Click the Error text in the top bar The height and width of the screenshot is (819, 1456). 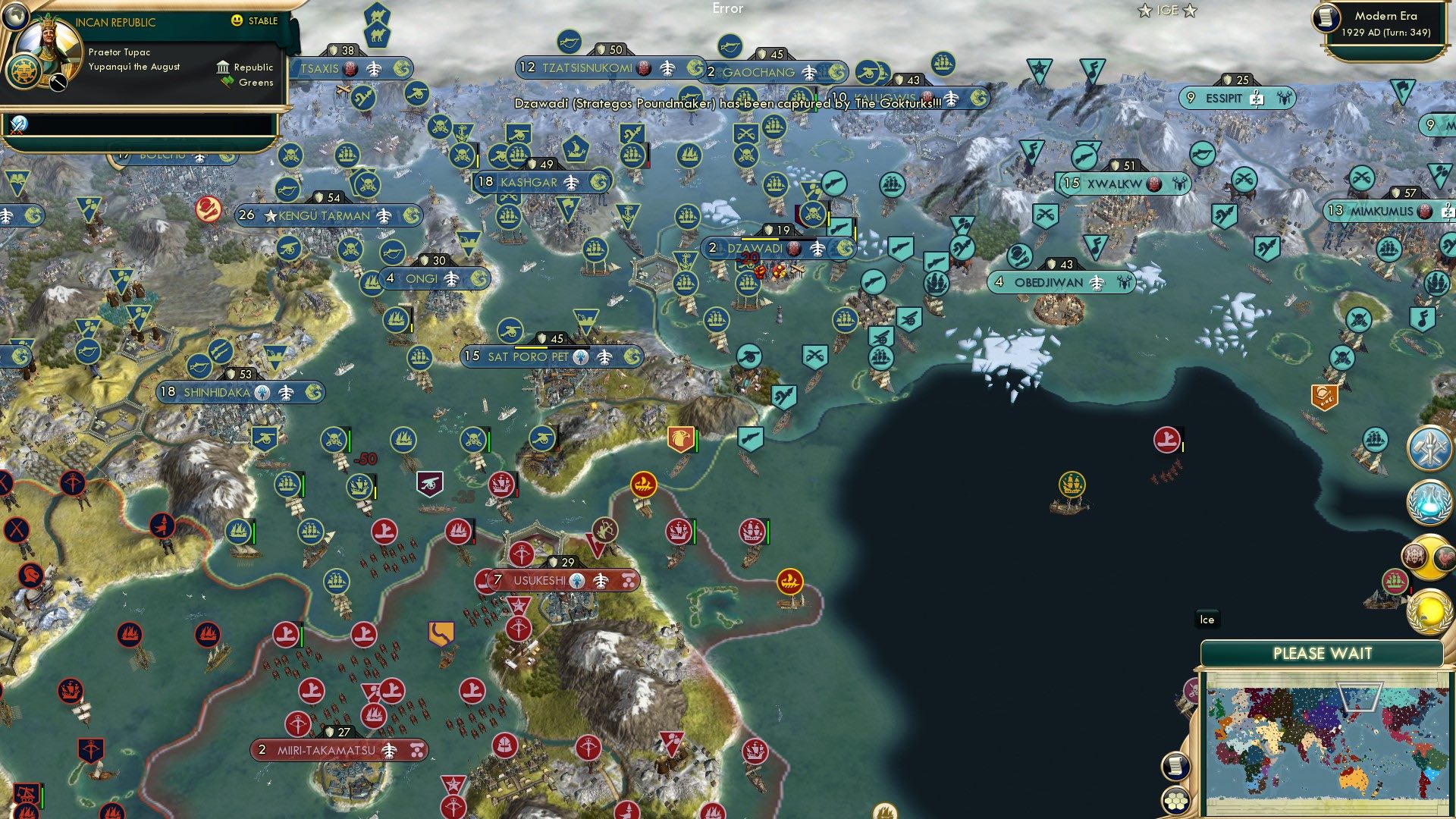pyautogui.click(x=727, y=9)
